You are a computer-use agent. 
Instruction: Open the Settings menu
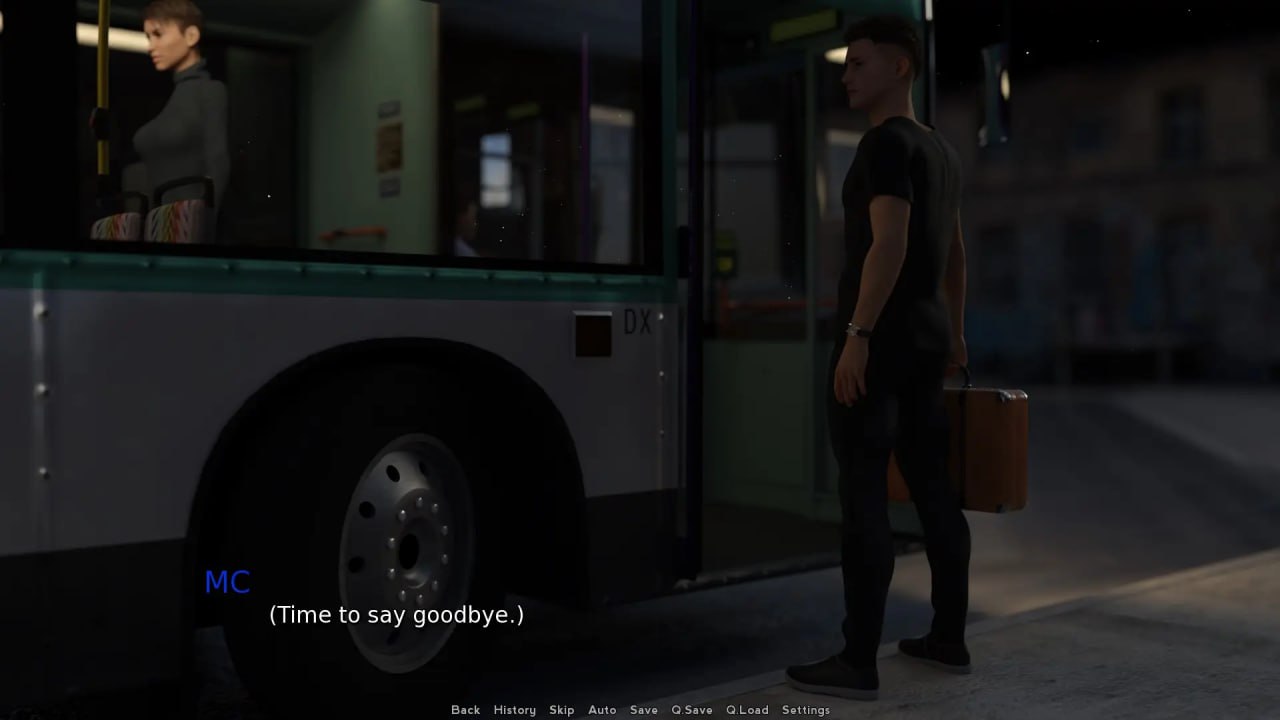[806, 710]
